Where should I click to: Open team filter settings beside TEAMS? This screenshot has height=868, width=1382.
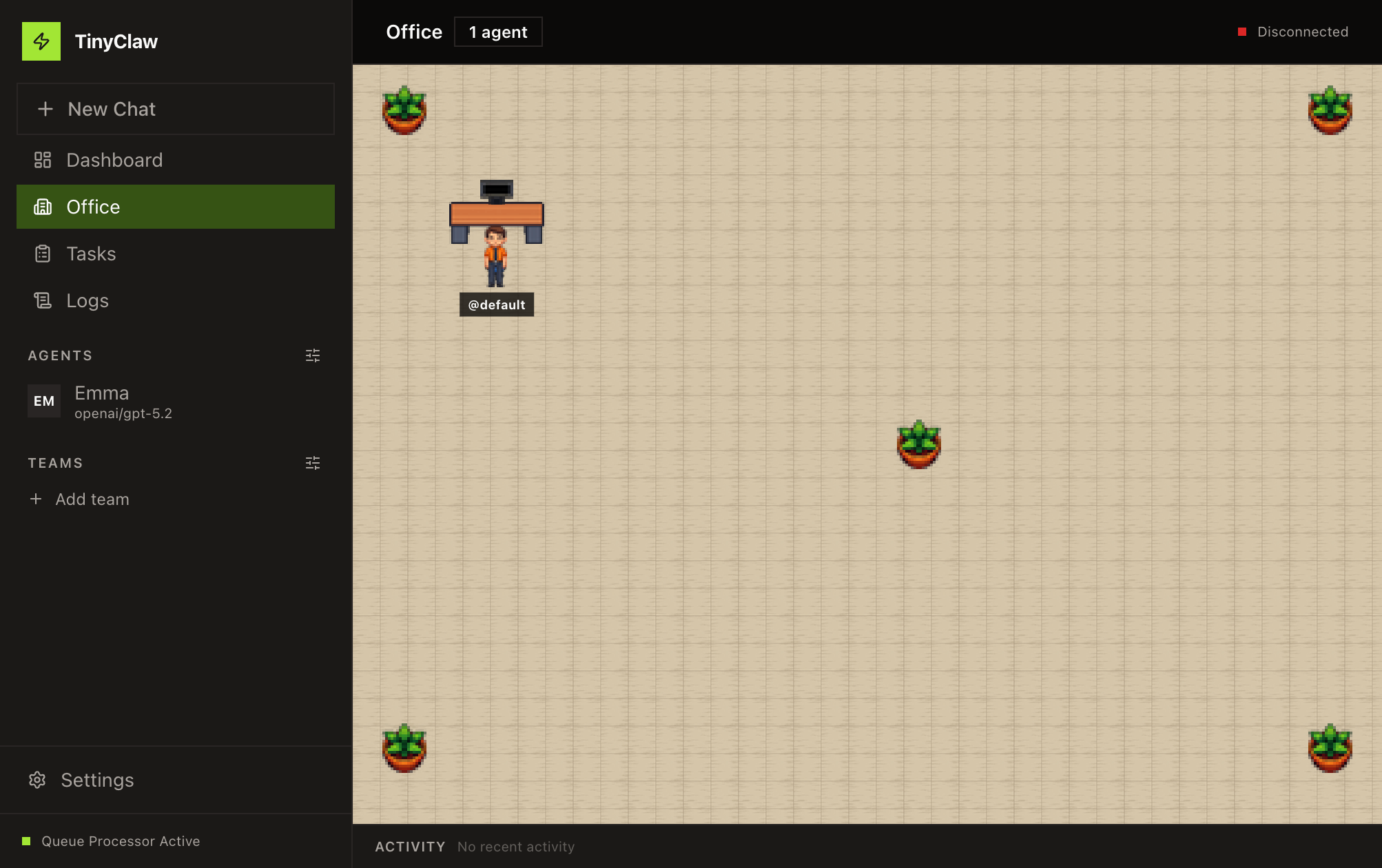point(312,463)
